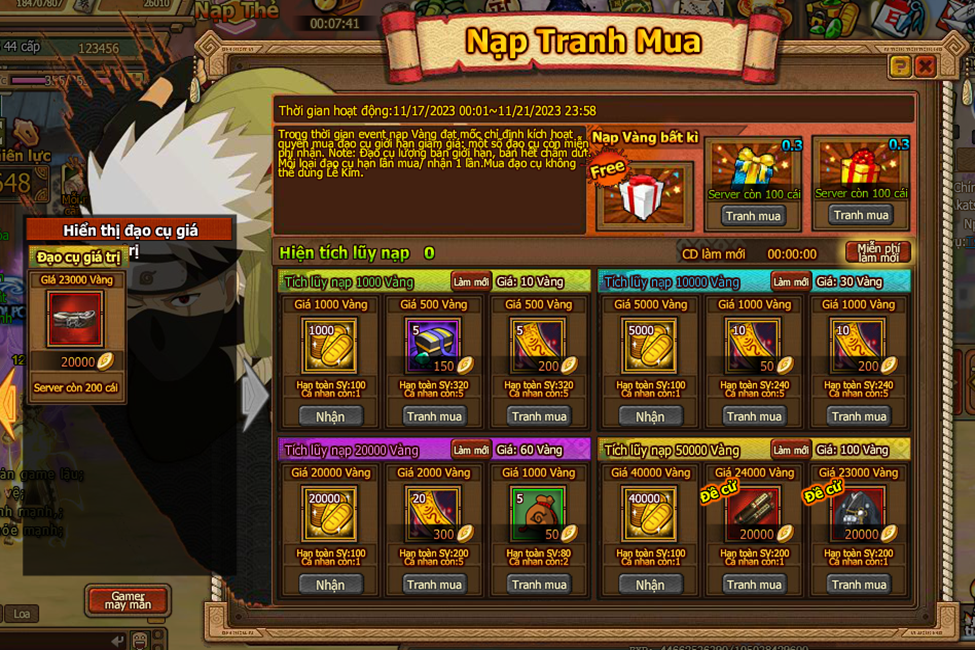Claim the 20000 gold reward with Nhận
Image resolution: width=975 pixels, height=650 pixels.
pos(330,584)
